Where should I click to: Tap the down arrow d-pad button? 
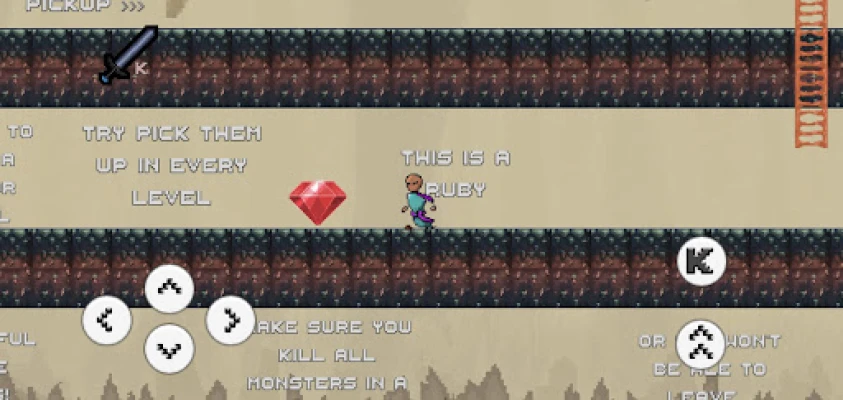(x=169, y=350)
